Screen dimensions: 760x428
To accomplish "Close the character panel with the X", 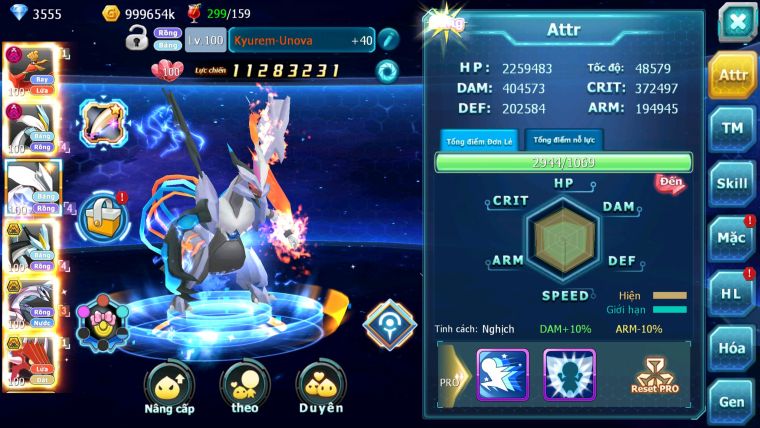I will [x=737, y=21].
